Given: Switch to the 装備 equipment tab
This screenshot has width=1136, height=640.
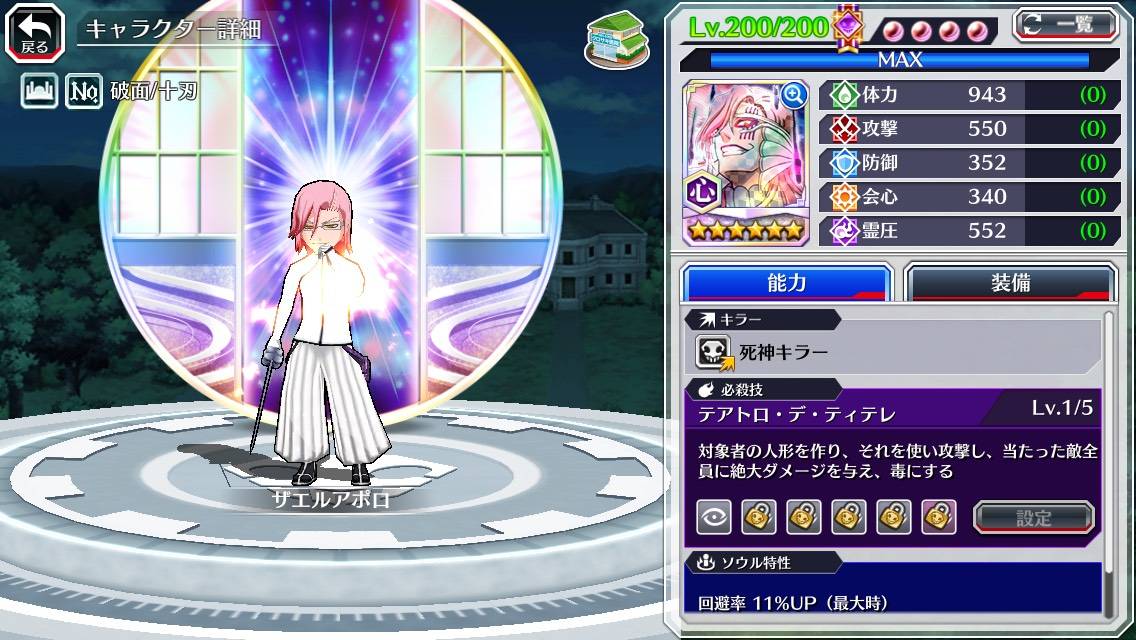Looking at the screenshot, I should (1010, 283).
